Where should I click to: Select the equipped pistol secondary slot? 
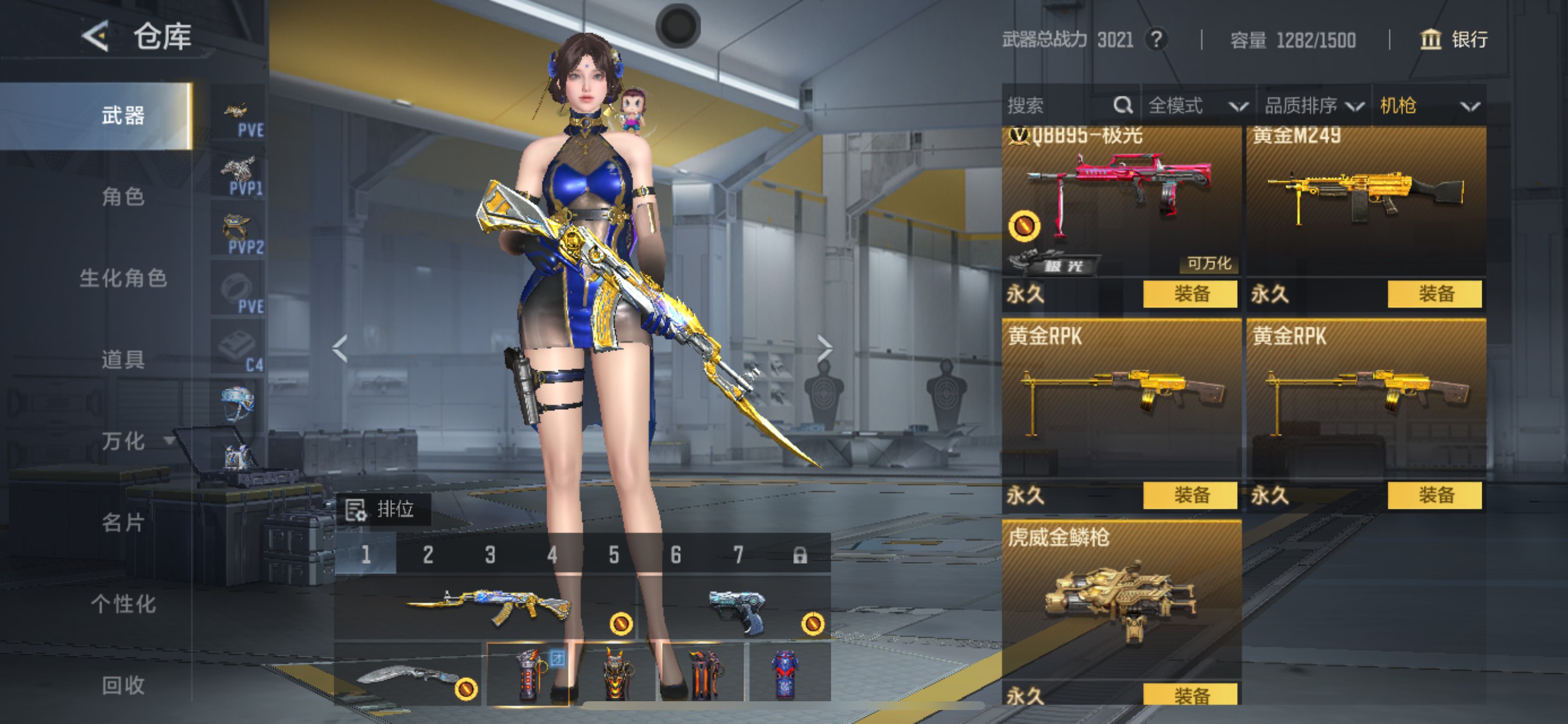tap(737, 609)
